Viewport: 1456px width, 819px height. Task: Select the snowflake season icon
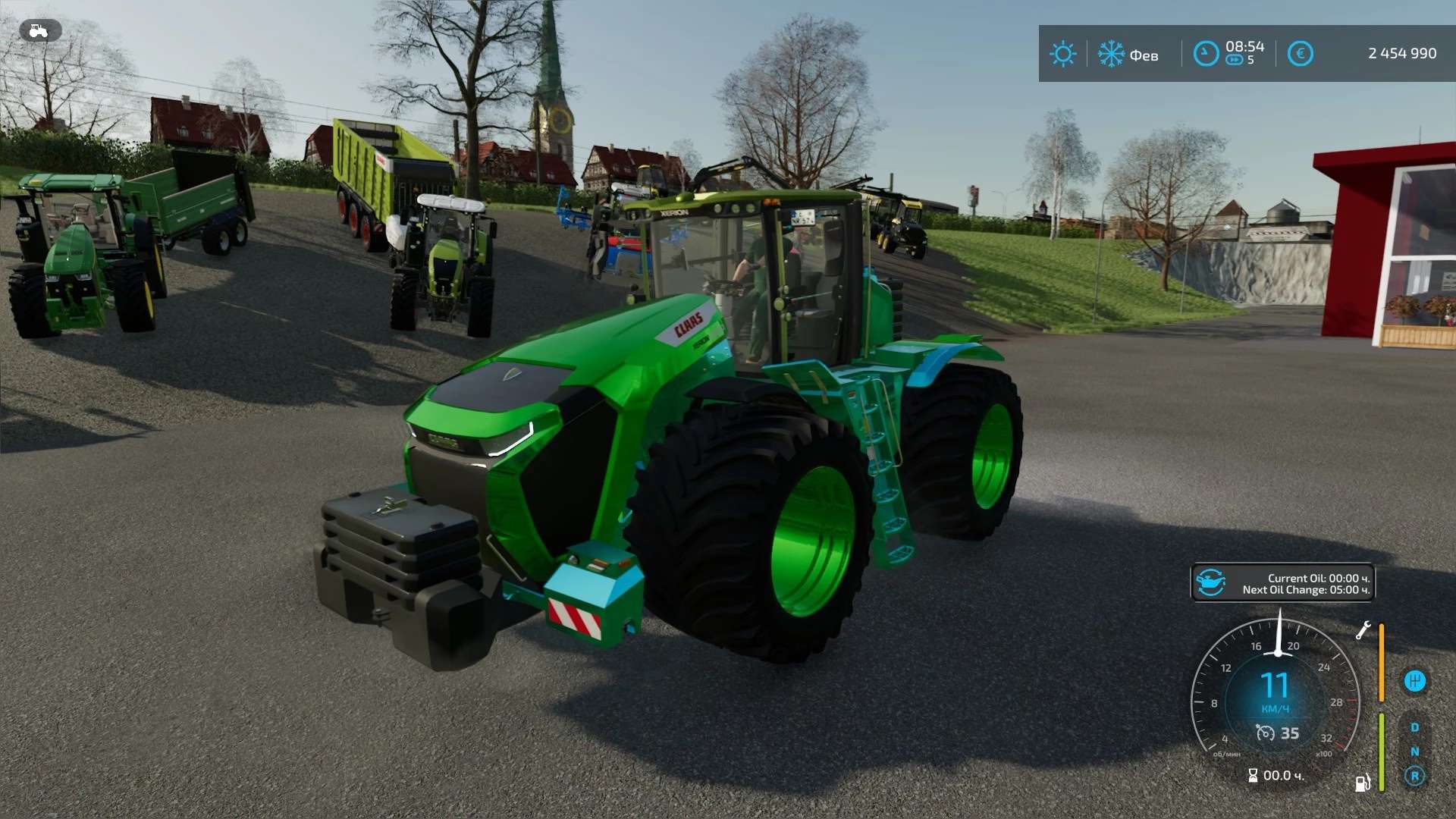pyautogui.click(x=1111, y=54)
